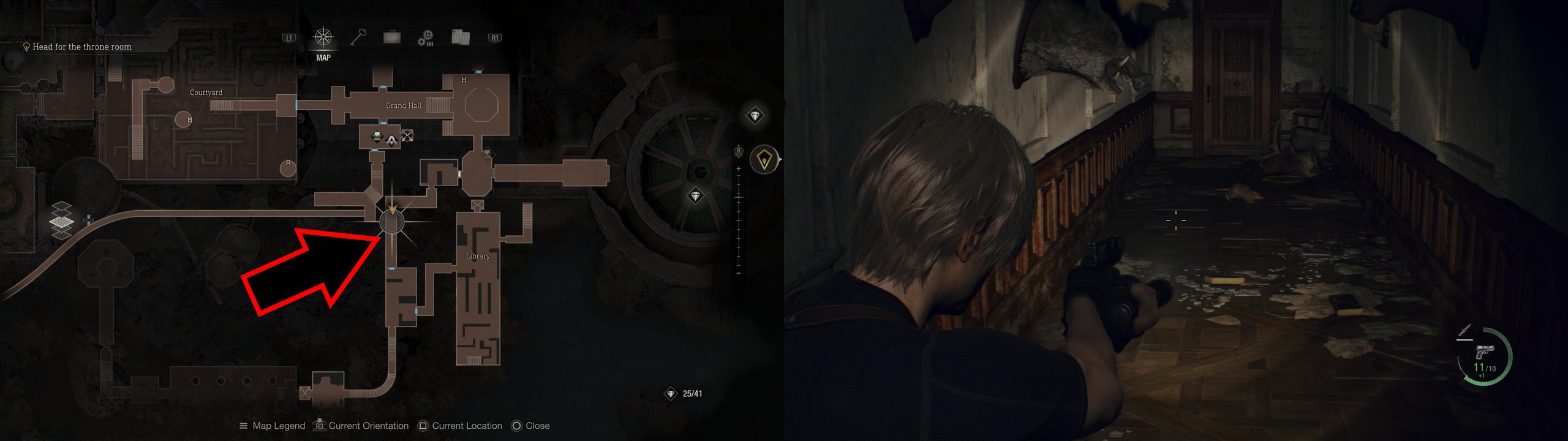Switch to the key items tab
Image resolution: width=1568 pixels, height=441 pixels.
358,37
